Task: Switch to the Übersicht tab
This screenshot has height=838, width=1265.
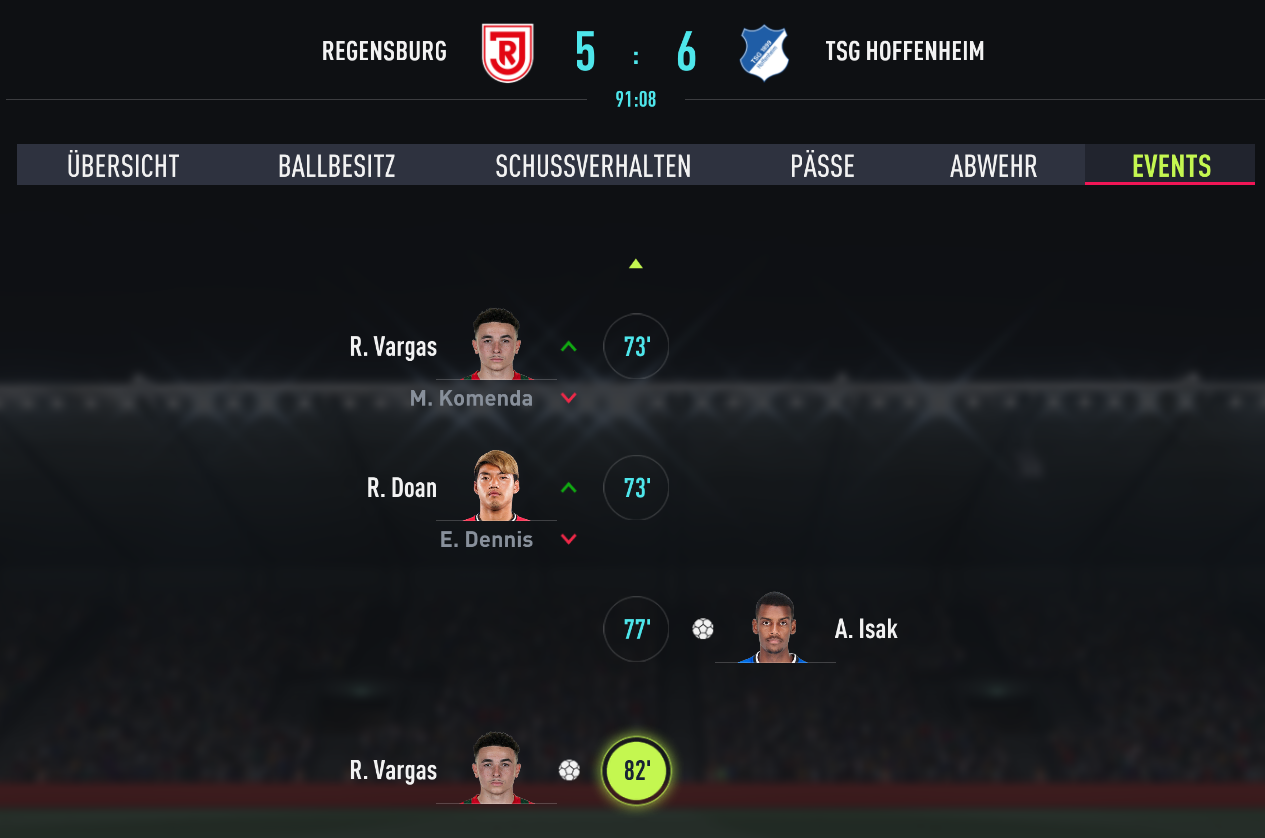Action: 123,166
